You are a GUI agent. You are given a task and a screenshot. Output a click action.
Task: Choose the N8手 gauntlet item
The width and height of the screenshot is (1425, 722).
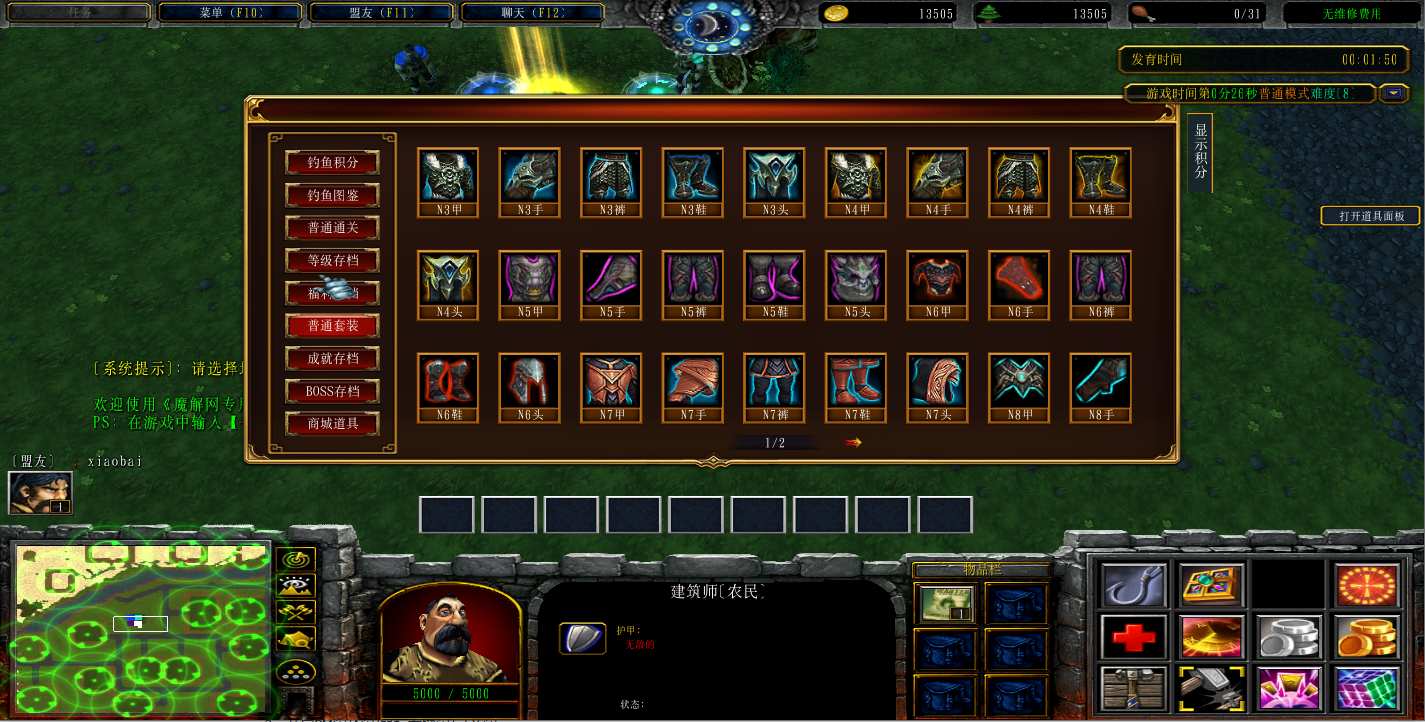coord(1100,381)
